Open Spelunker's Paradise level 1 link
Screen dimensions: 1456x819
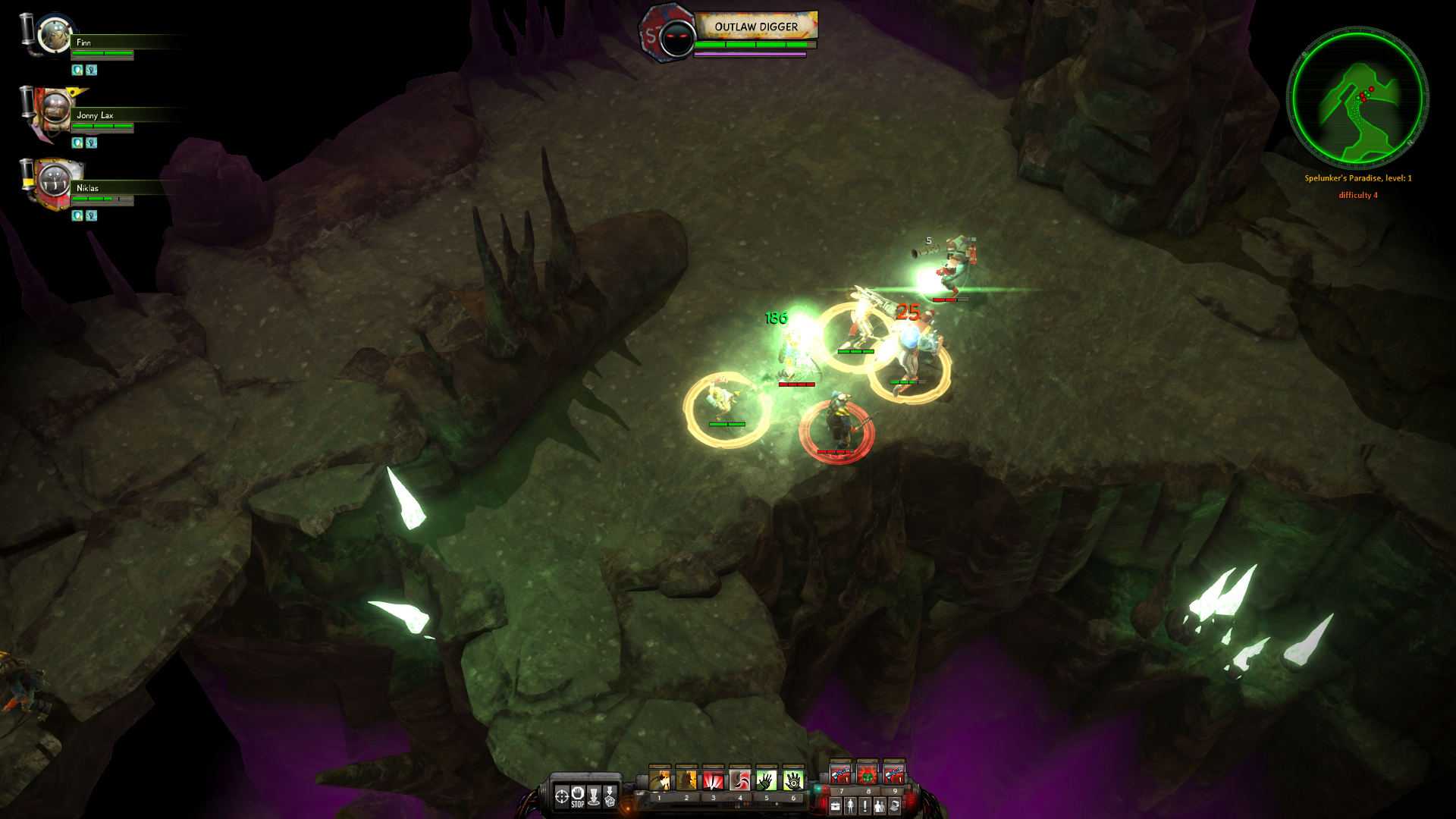[1357, 176]
